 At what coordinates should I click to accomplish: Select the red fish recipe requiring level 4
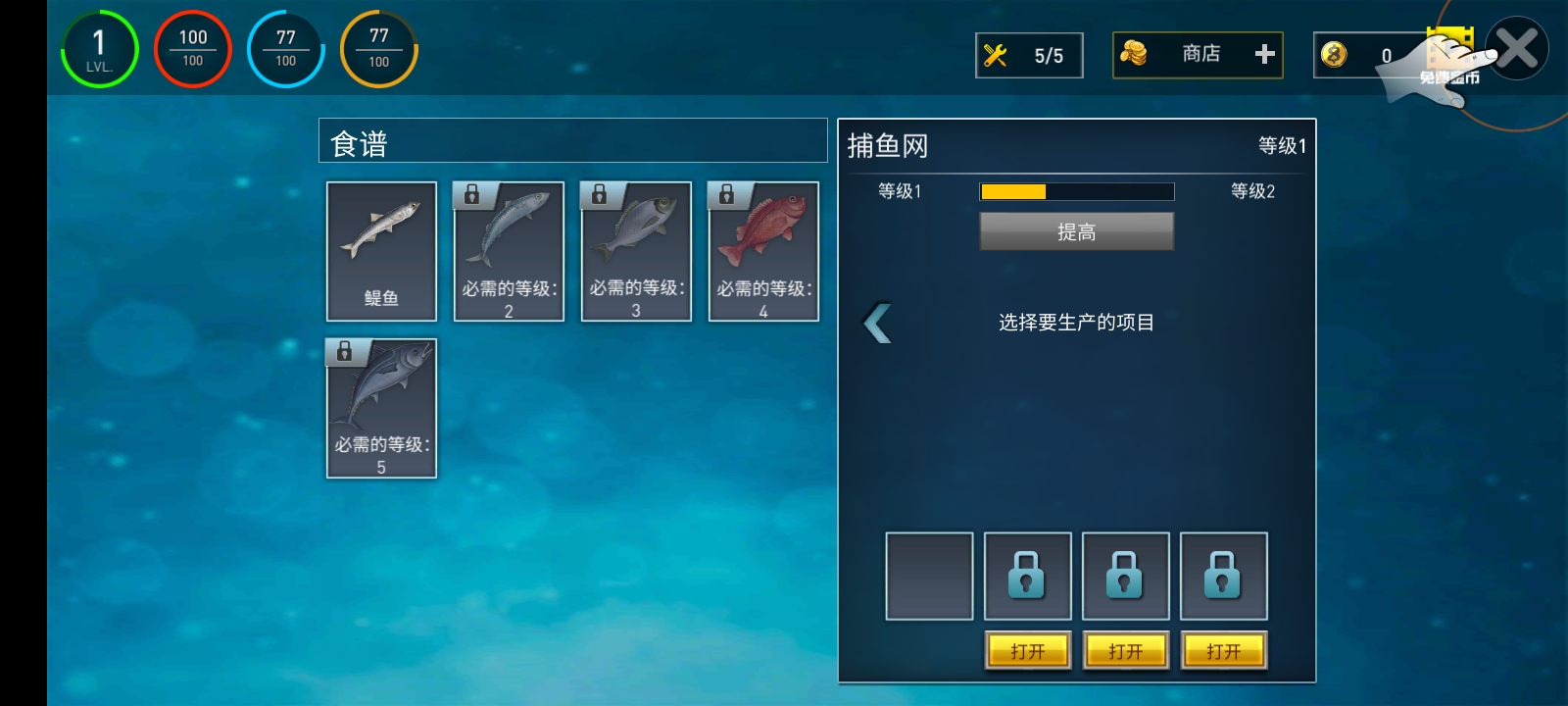(763, 250)
